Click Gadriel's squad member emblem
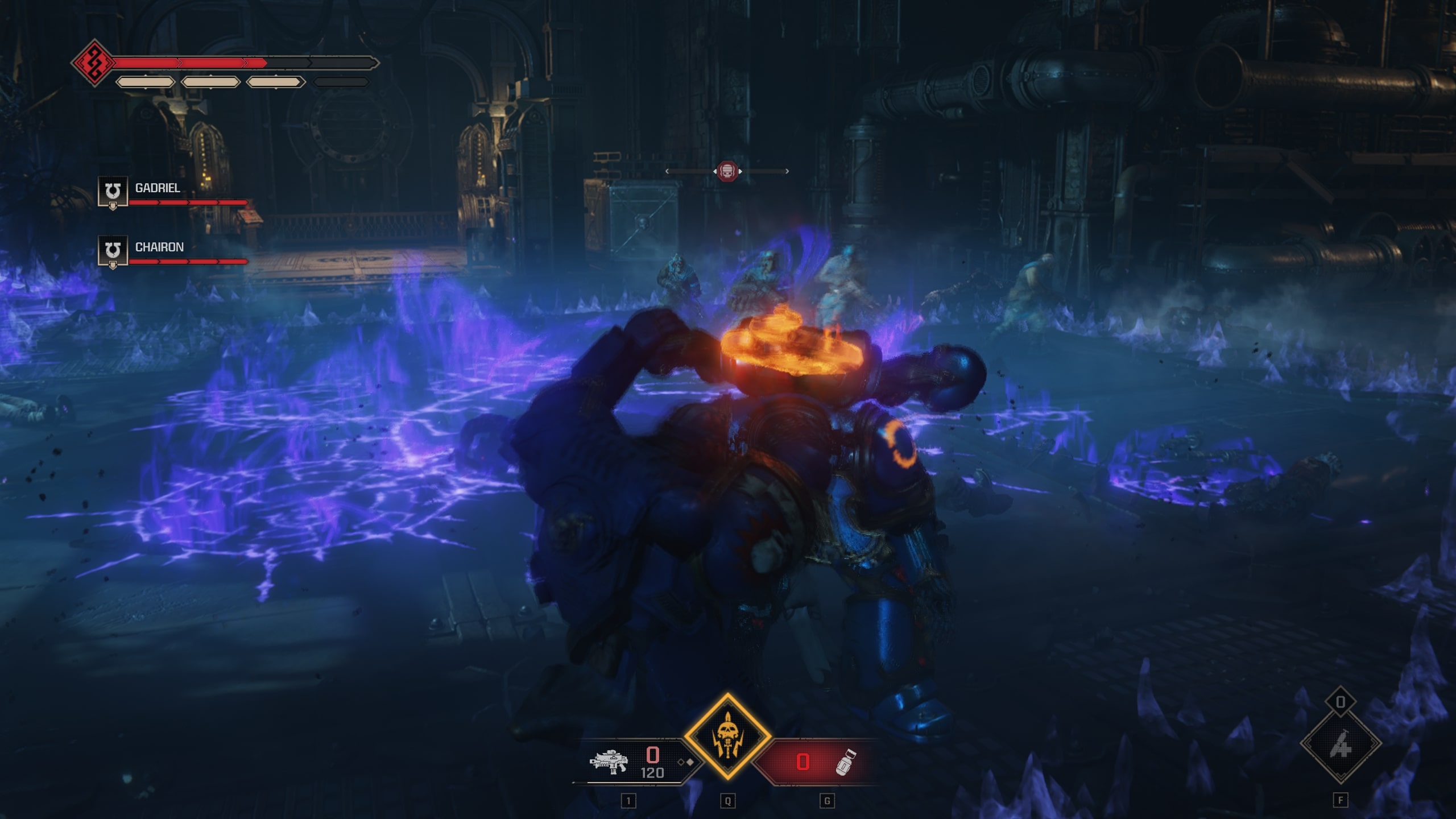Screen dimensions: 1456x819 pos(113,192)
